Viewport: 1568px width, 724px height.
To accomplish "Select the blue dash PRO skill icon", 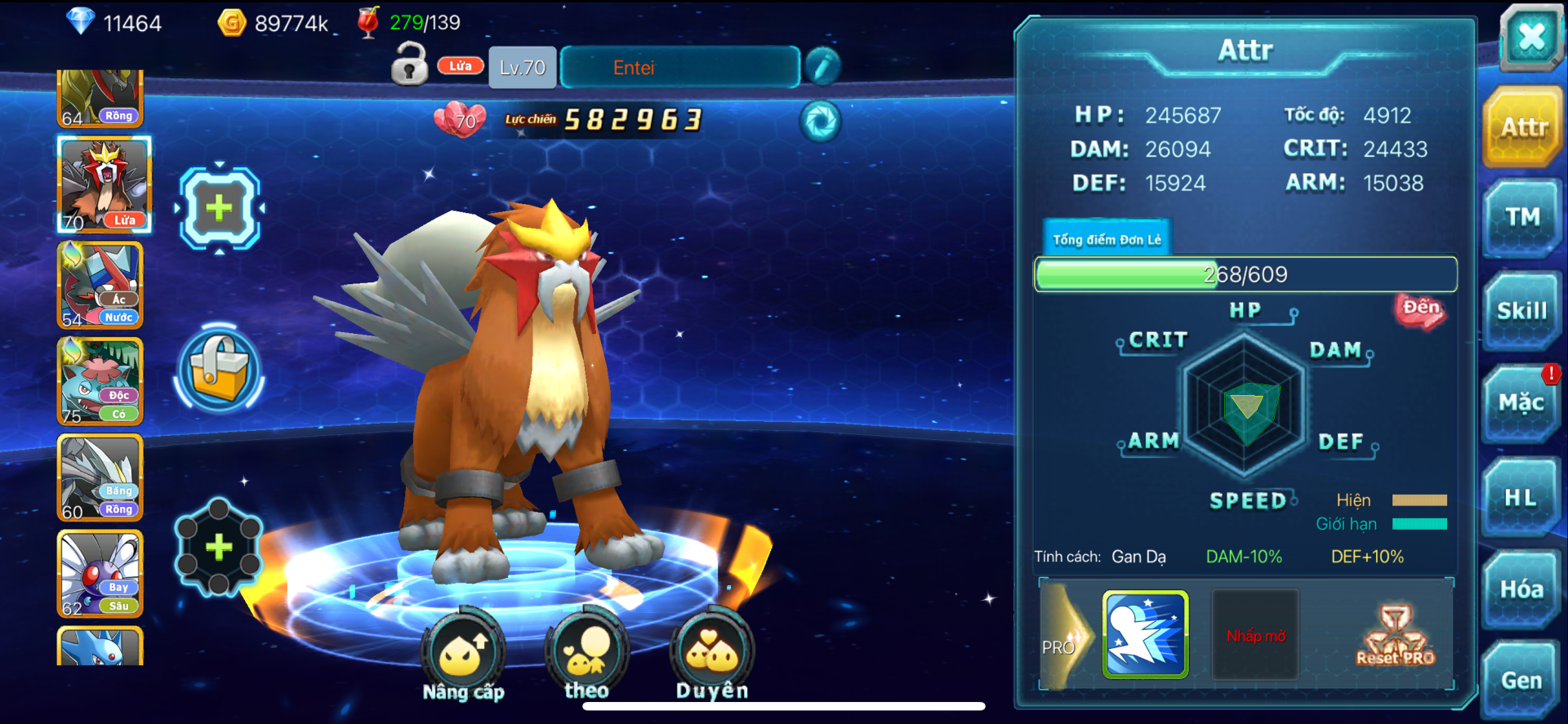I will pyautogui.click(x=1145, y=635).
